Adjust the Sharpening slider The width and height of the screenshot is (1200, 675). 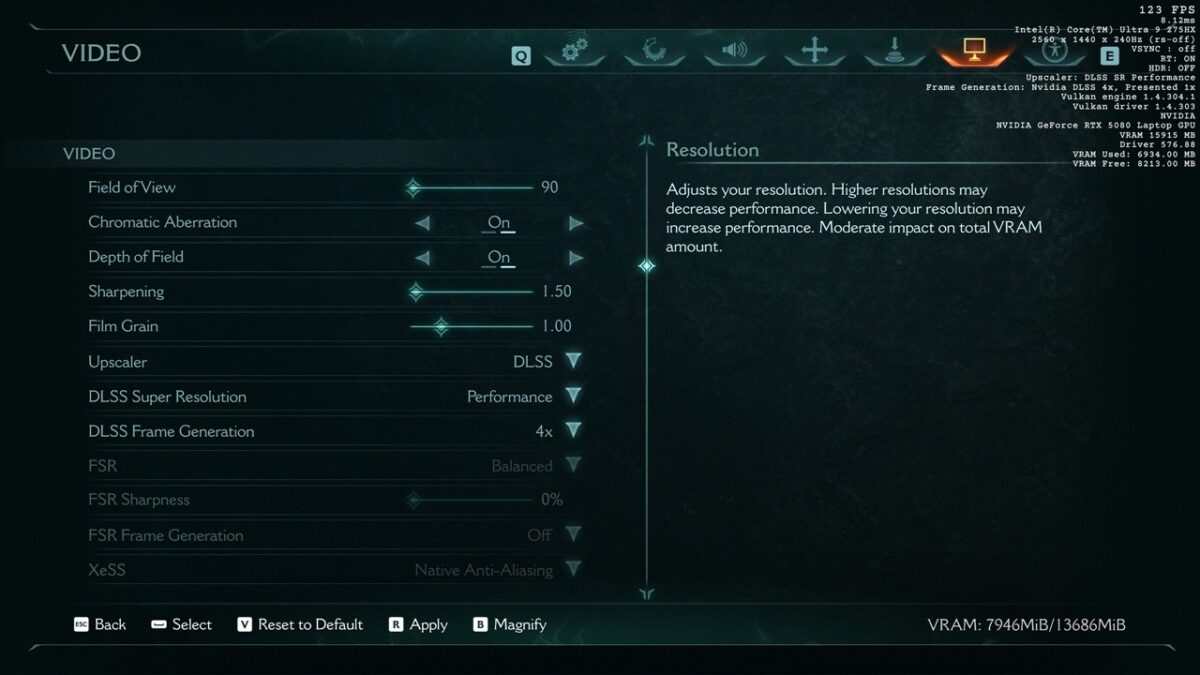tap(416, 292)
